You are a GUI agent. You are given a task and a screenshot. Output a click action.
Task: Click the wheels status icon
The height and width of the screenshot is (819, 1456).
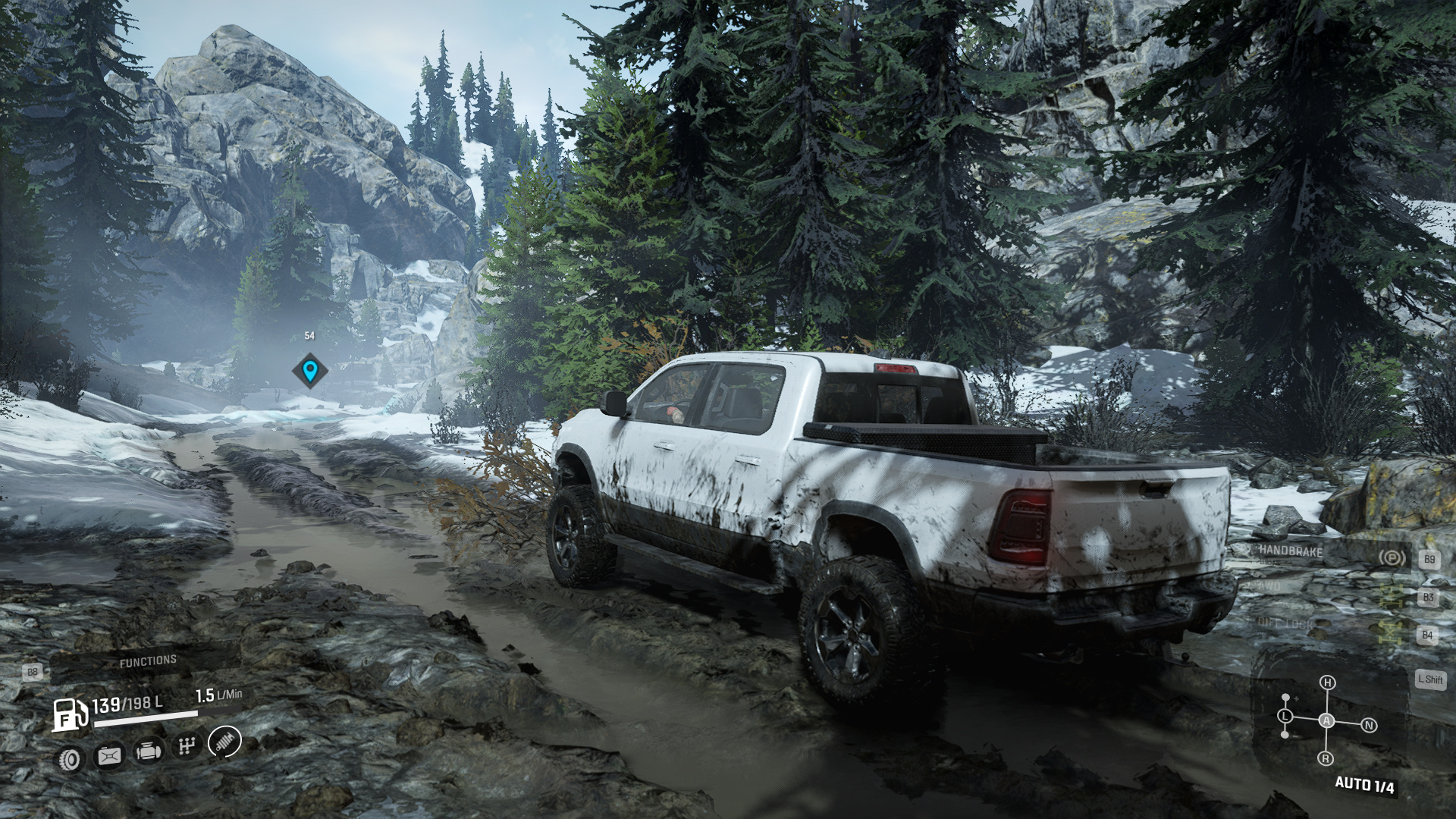pyautogui.click(x=71, y=758)
